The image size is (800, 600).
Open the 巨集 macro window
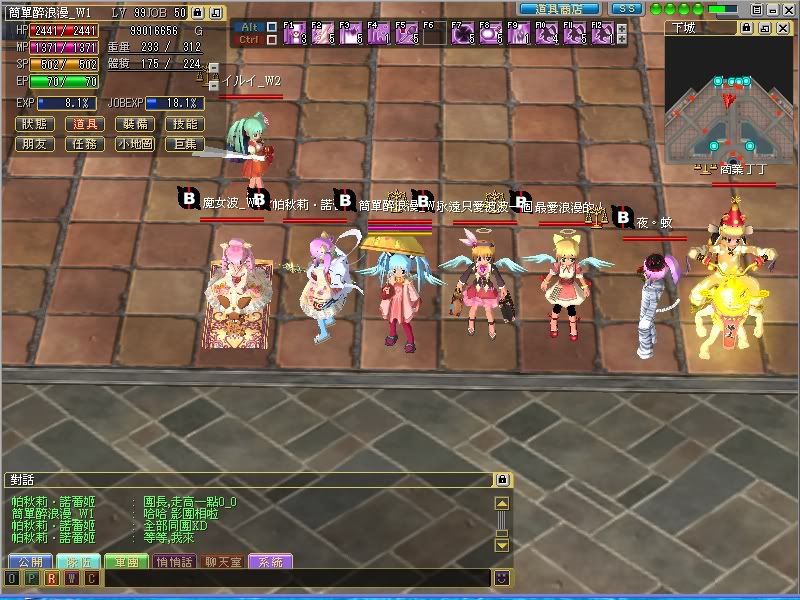tap(185, 144)
